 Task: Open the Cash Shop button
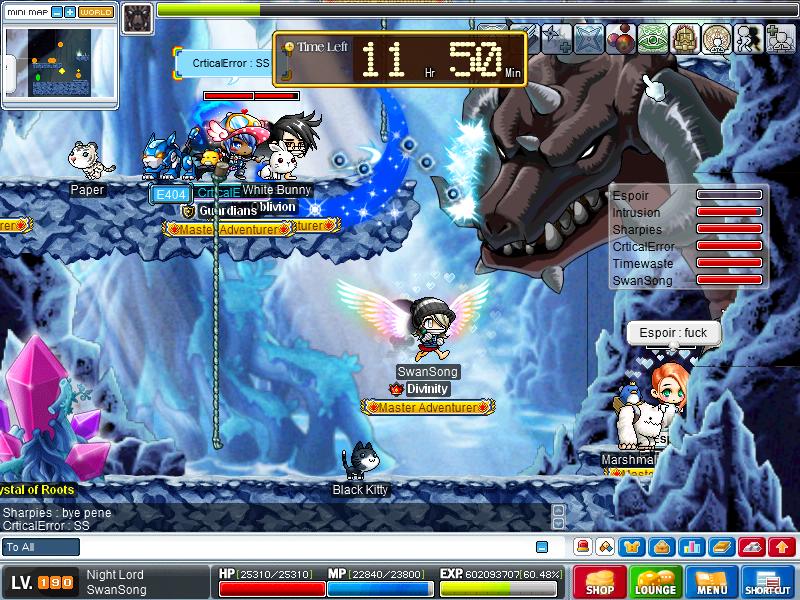pos(600,582)
